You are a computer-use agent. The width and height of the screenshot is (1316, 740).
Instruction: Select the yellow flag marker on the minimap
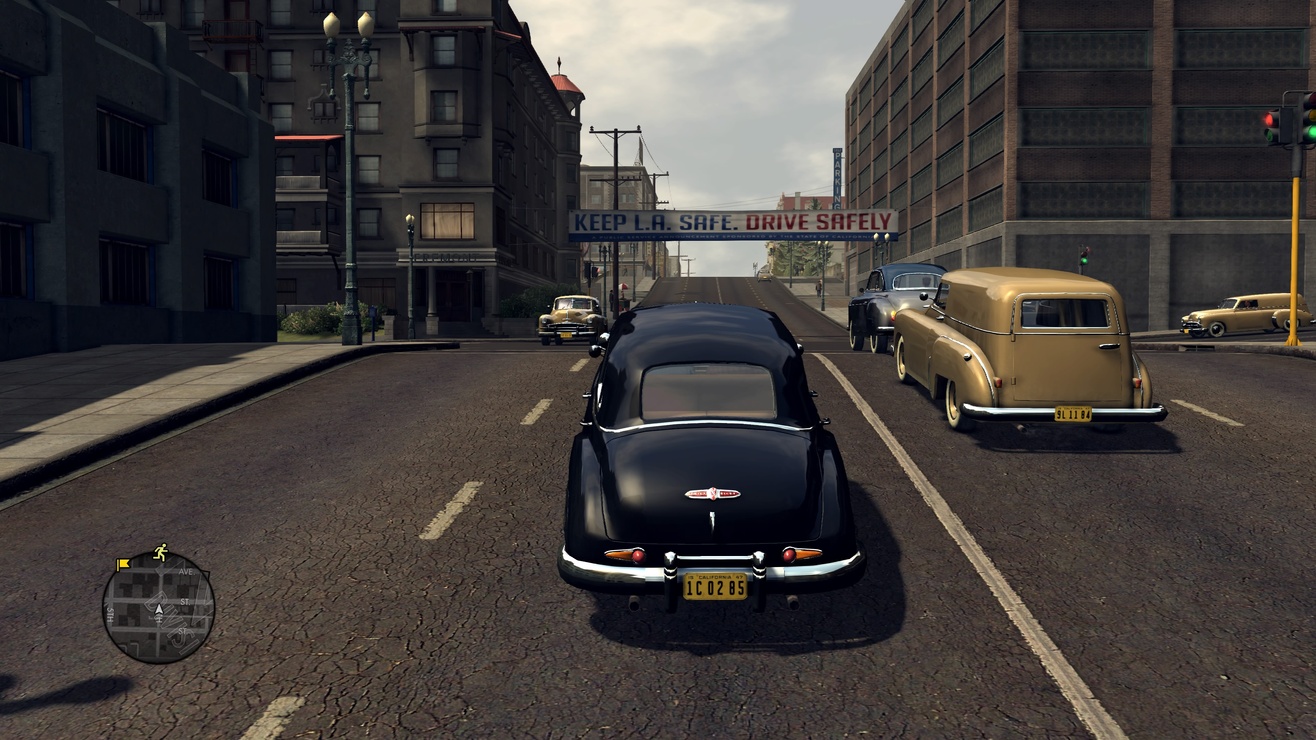[x=123, y=564]
